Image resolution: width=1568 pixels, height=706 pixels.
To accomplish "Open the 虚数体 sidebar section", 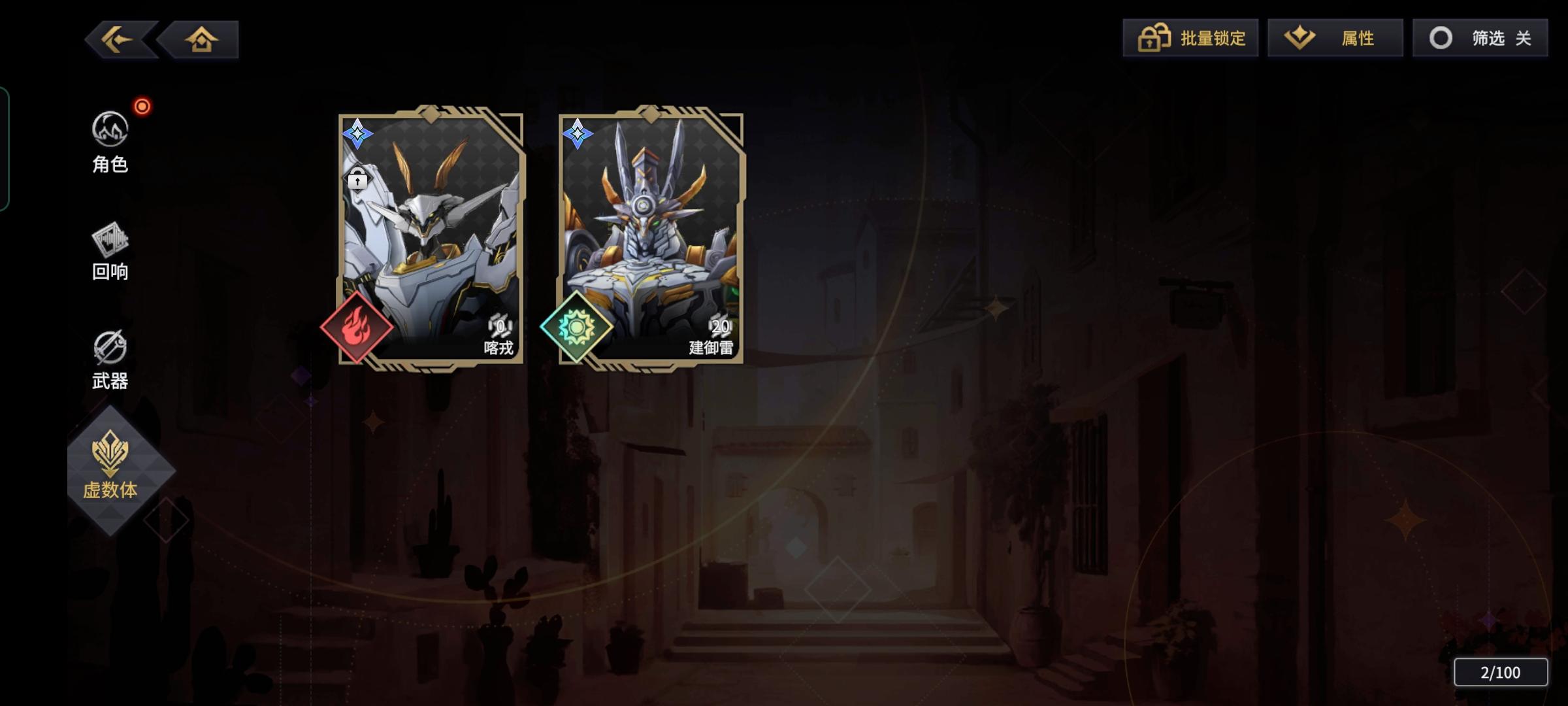I will [110, 465].
